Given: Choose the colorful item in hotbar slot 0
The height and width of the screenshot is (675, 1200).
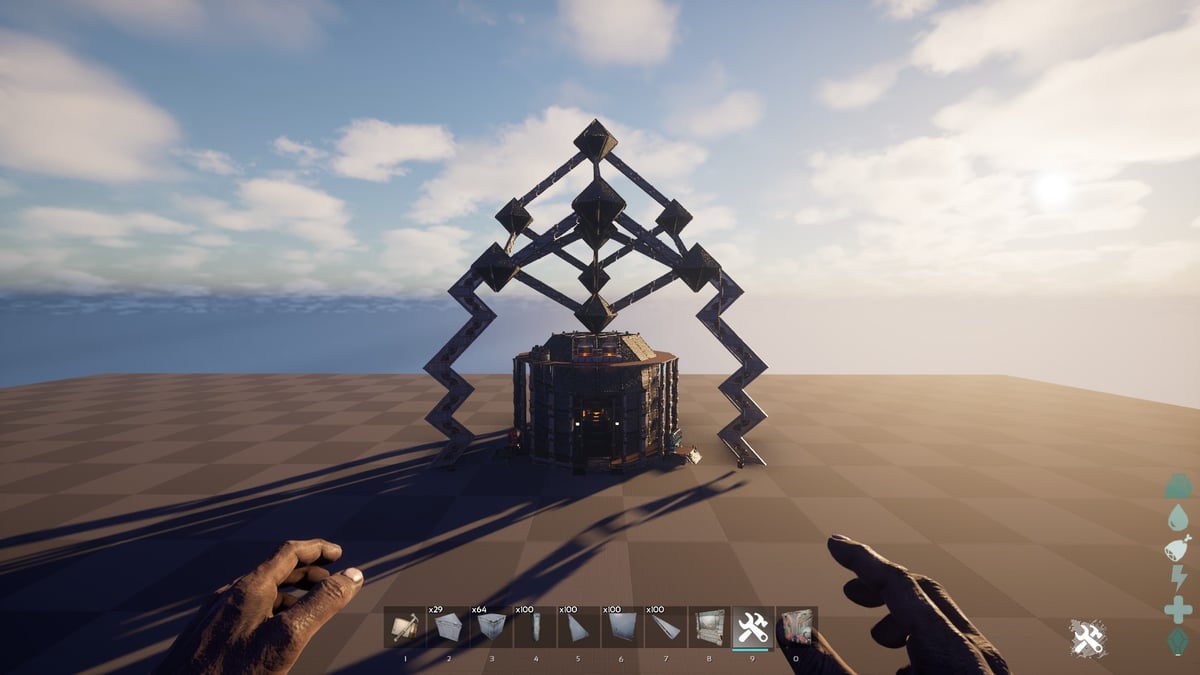Looking at the screenshot, I should pos(796,627).
